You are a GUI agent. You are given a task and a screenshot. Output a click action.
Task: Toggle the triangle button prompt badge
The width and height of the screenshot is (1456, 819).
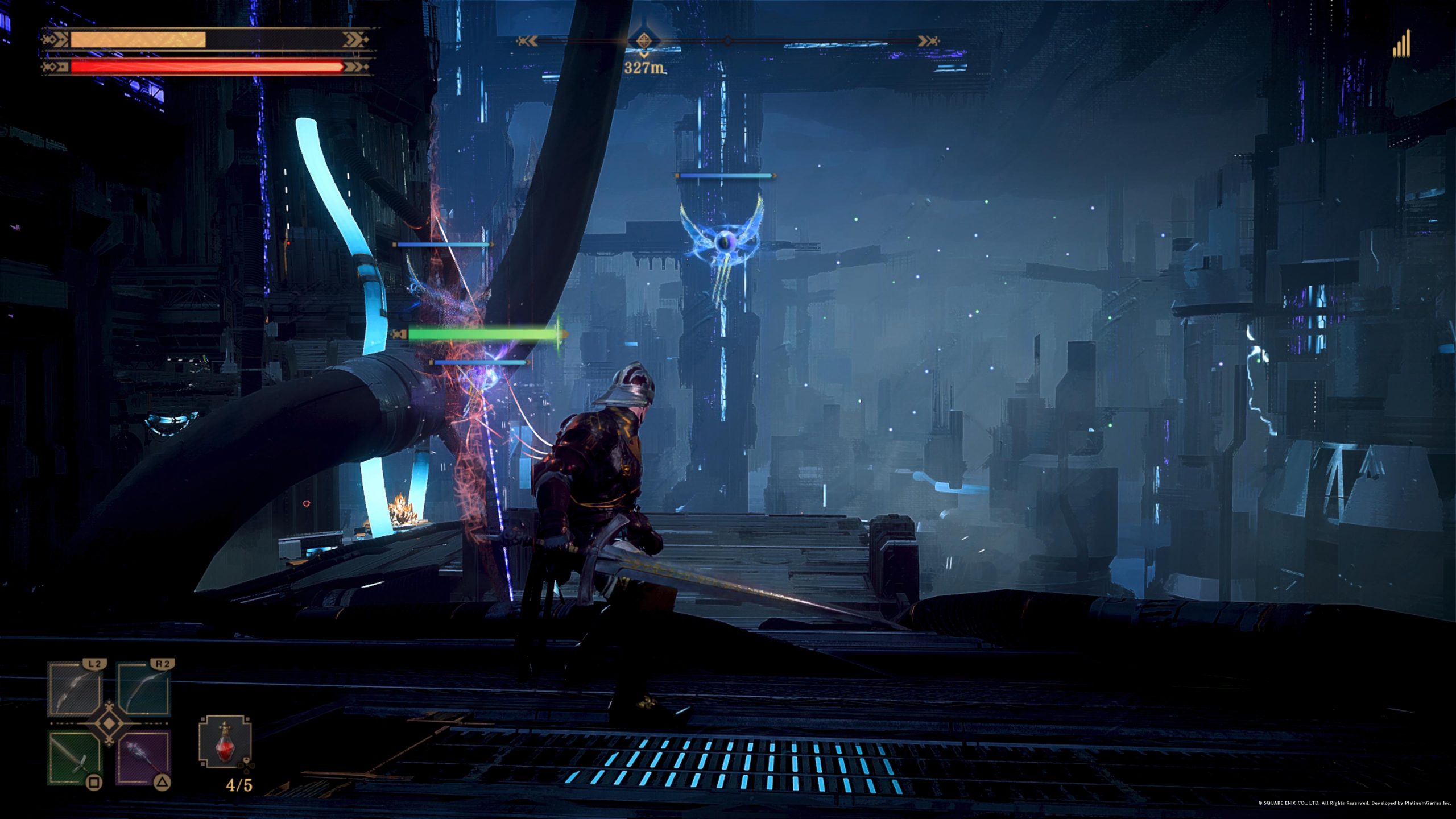tap(163, 783)
